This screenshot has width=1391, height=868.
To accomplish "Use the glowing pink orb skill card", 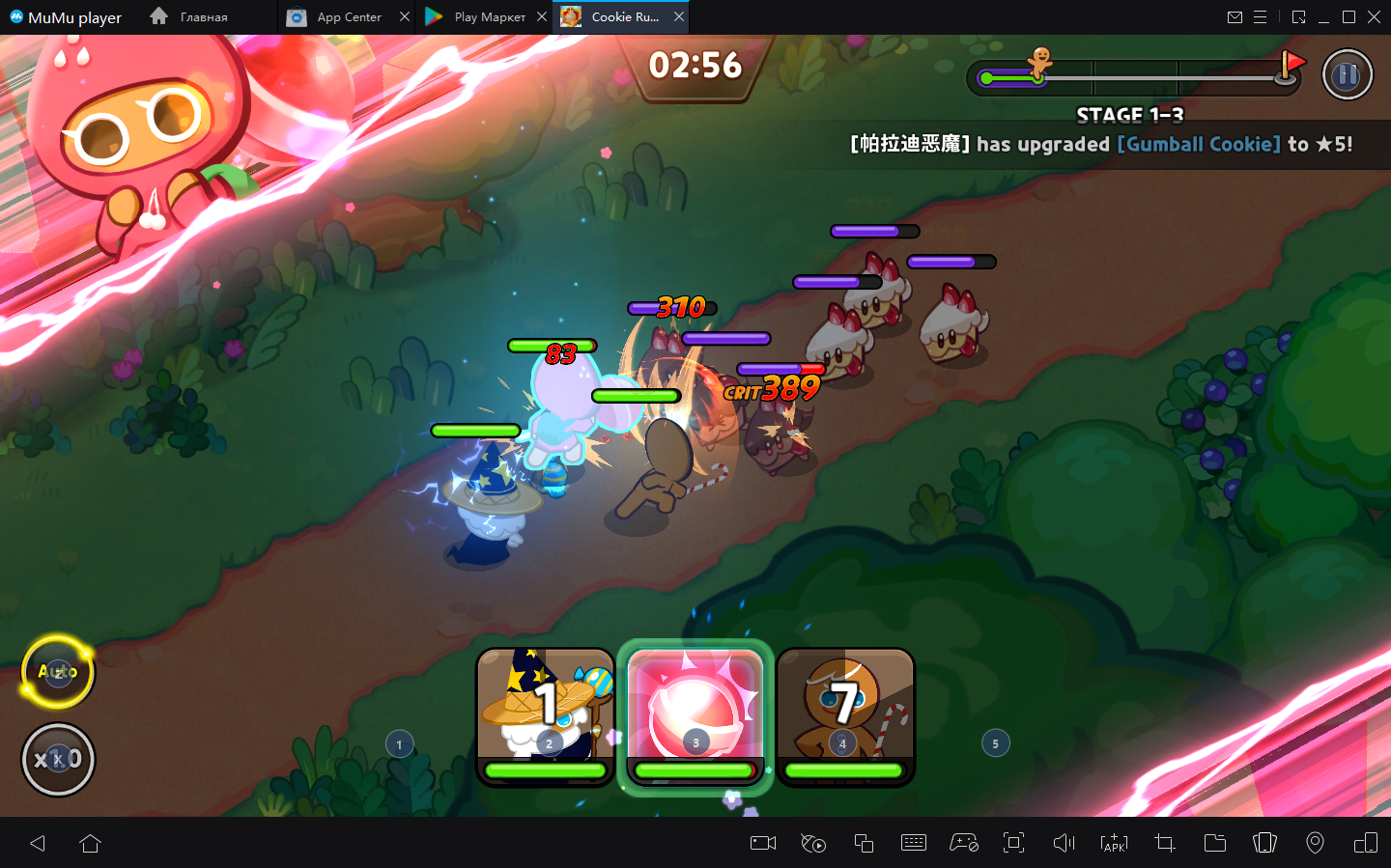I will [695, 715].
